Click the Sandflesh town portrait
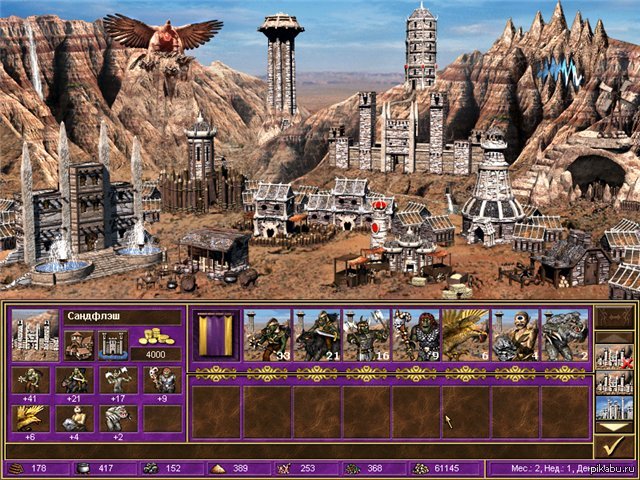 [x=33, y=334]
